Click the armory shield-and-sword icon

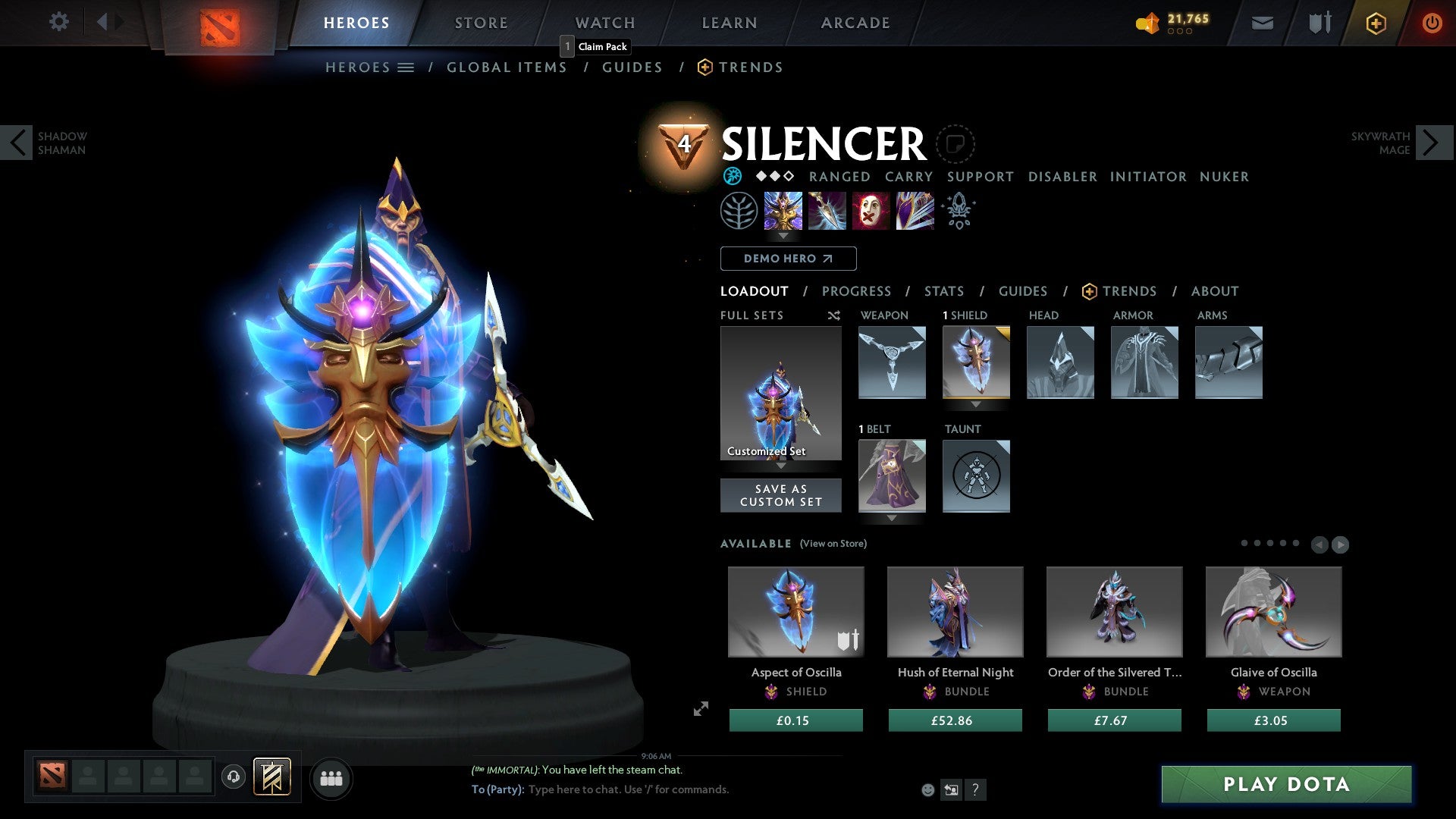[x=1318, y=23]
